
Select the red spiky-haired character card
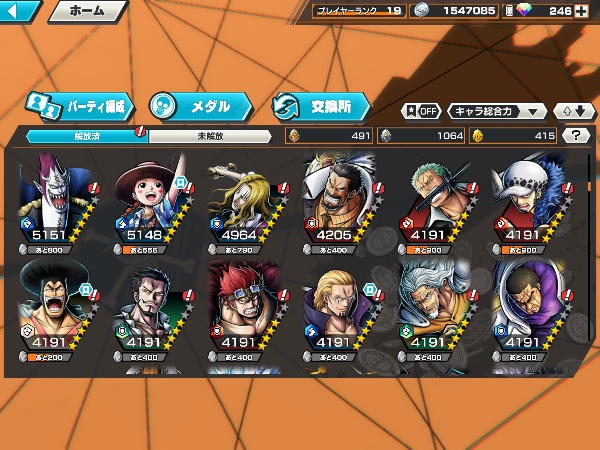(247, 310)
